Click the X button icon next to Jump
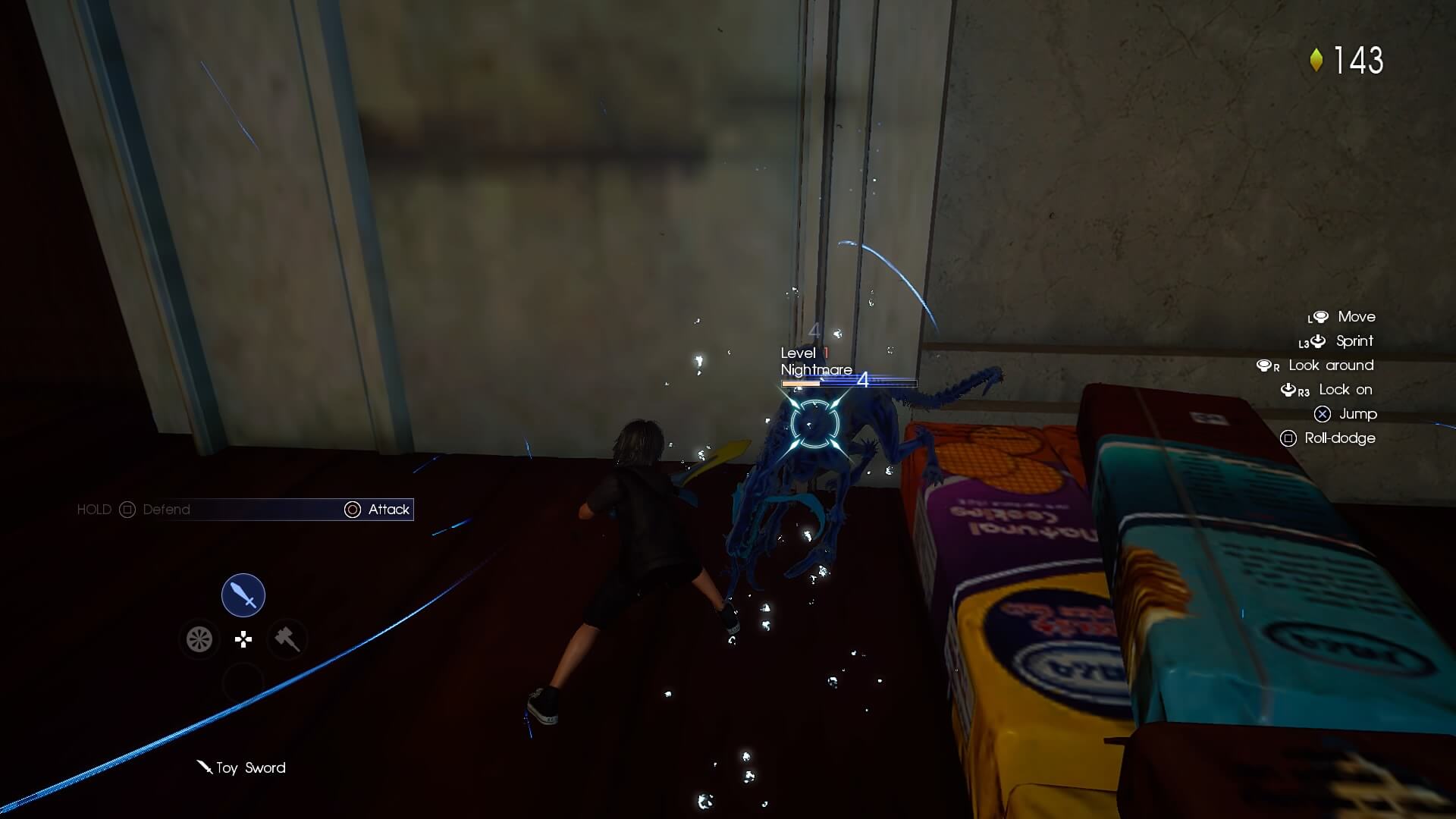 pyautogui.click(x=1323, y=414)
